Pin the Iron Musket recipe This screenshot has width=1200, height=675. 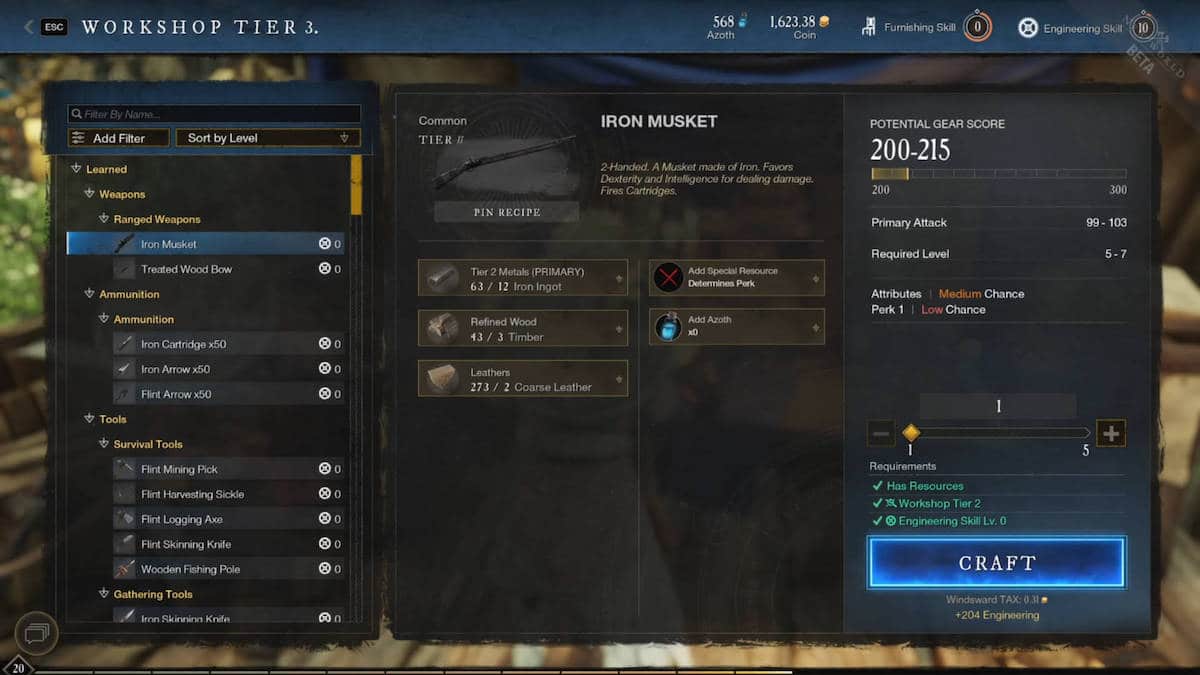coord(506,212)
